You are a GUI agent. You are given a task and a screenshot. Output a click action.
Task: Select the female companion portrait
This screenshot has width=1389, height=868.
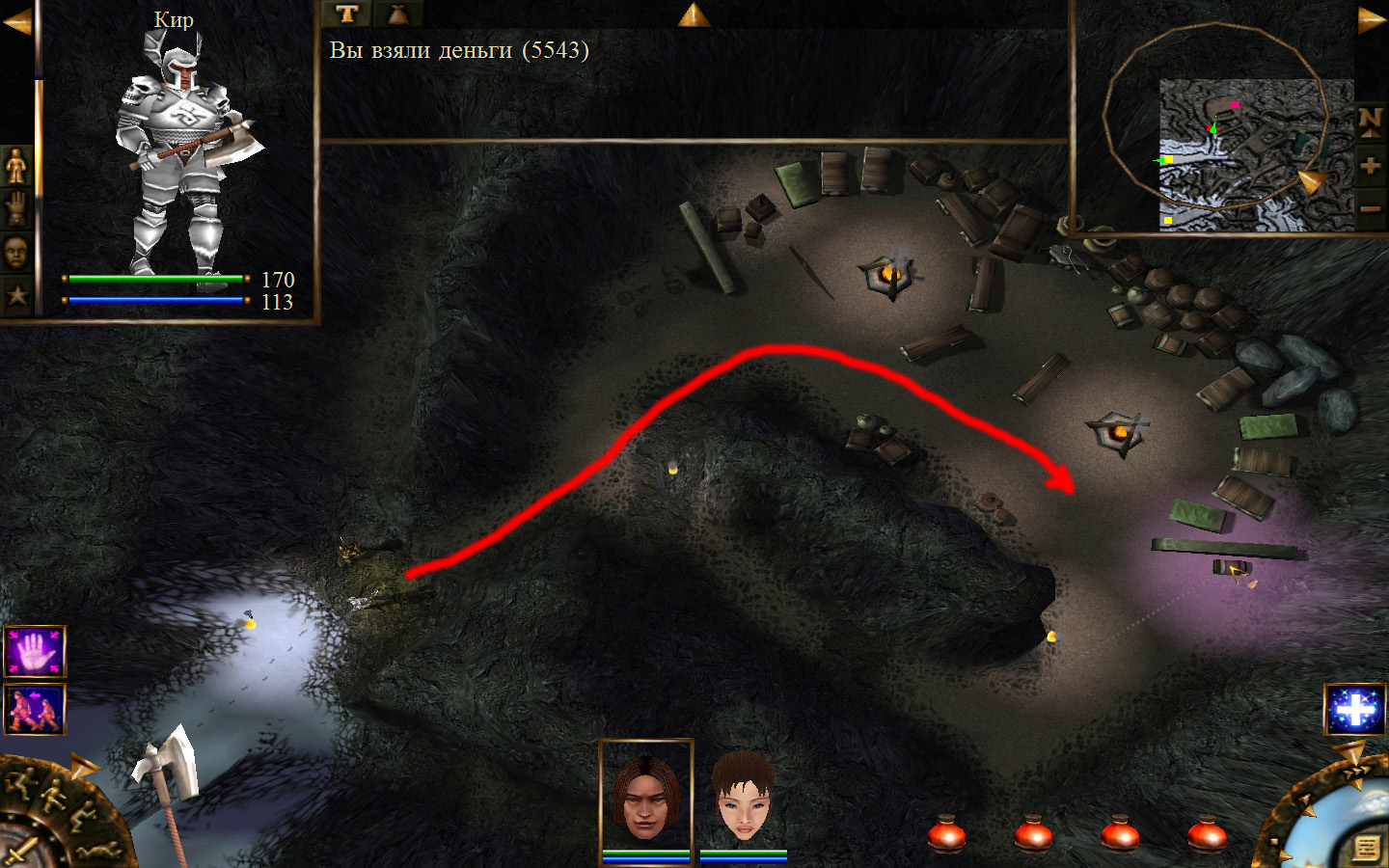click(x=743, y=798)
